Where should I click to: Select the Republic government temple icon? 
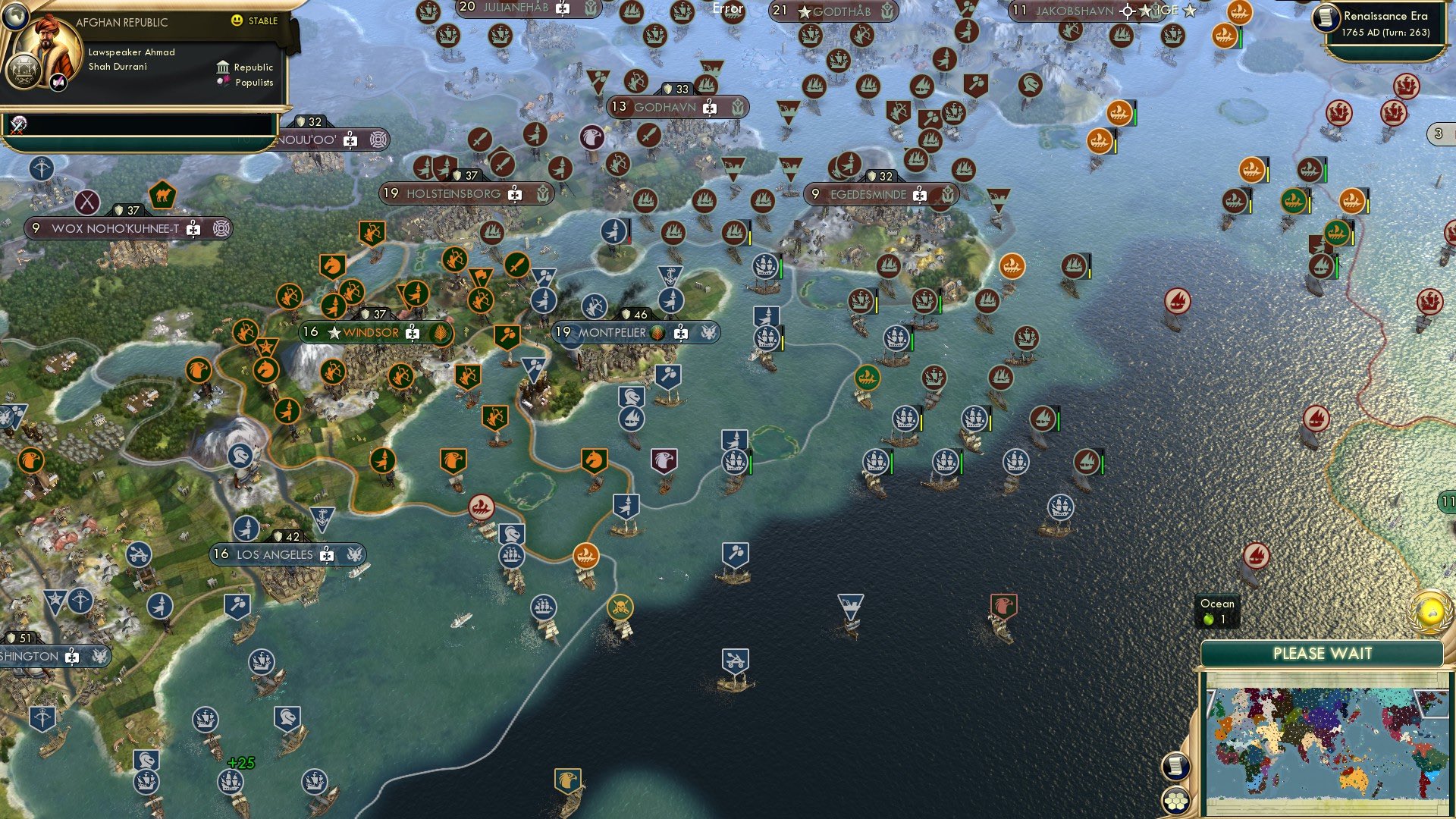(222, 68)
